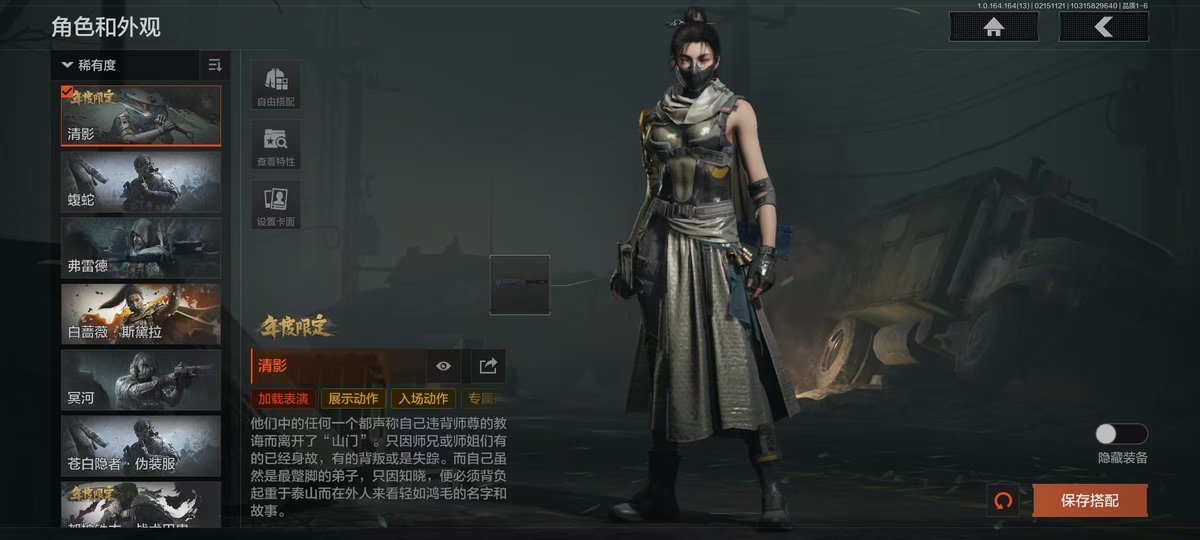Switch to the 展示动作 tab
The width and height of the screenshot is (1200, 540).
[353, 399]
